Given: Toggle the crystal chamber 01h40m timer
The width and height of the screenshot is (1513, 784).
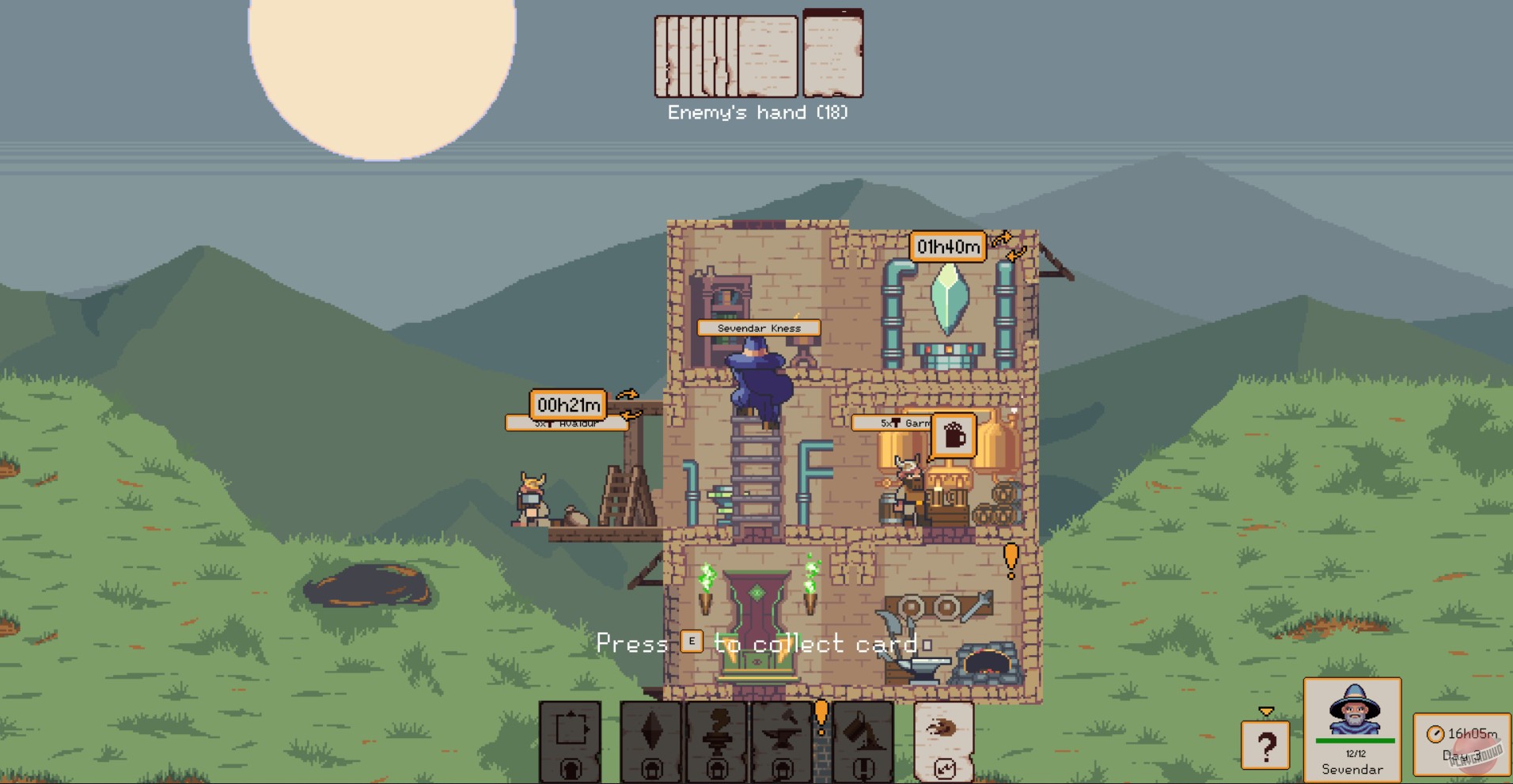Looking at the screenshot, I should [x=947, y=247].
